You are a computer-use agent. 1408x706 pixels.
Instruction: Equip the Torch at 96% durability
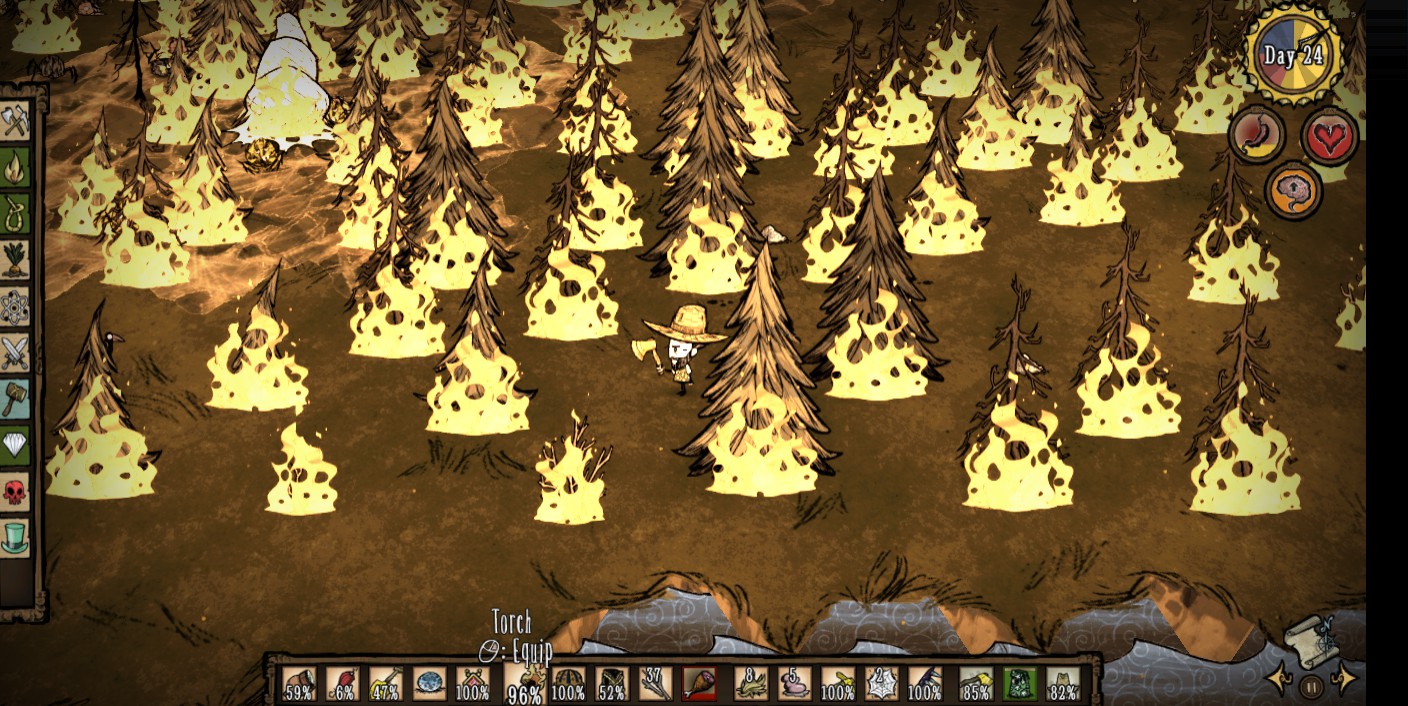[x=525, y=682]
